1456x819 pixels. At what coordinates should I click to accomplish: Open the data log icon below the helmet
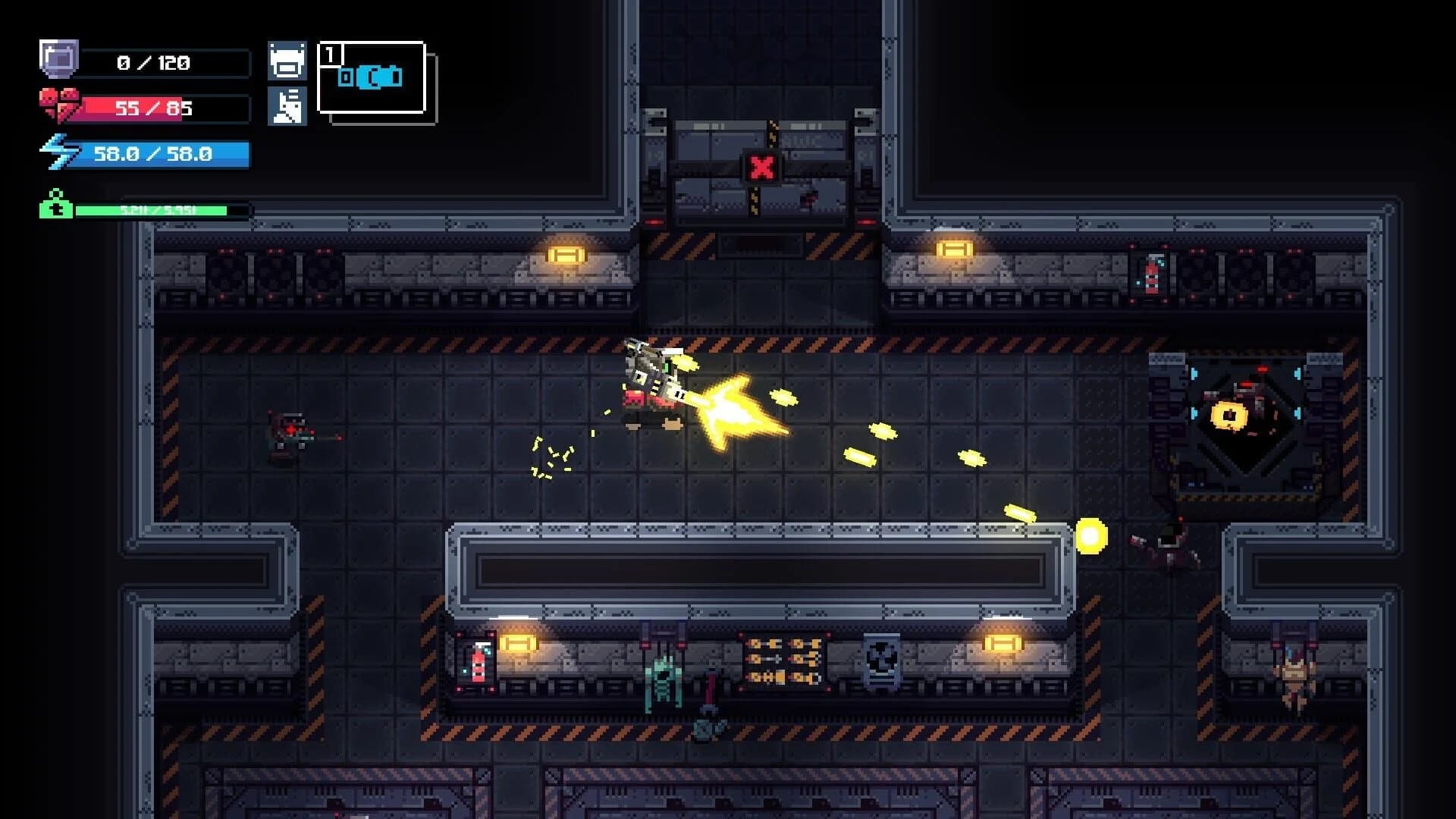click(288, 106)
